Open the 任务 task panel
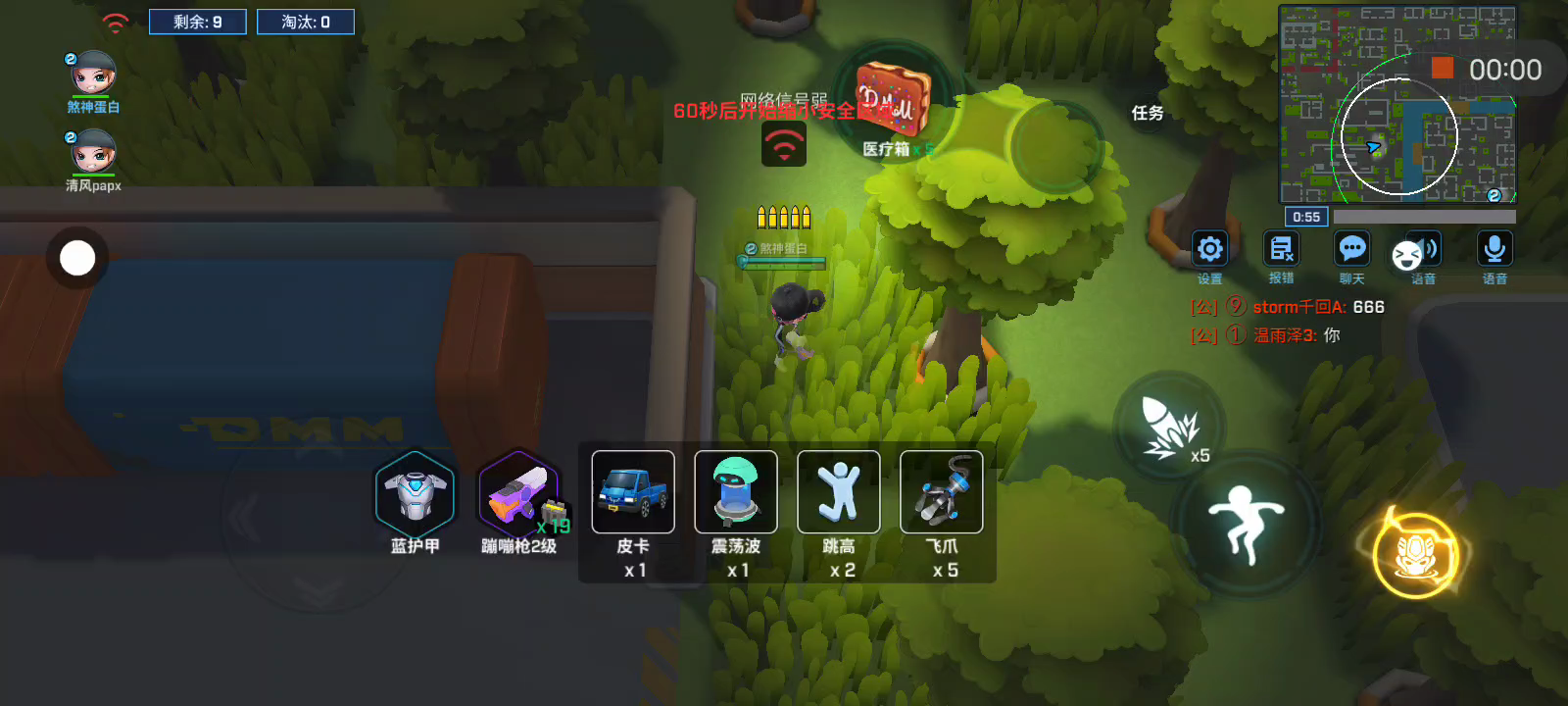The height and width of the screenshot is (706, 1568). tap(1148, 114)
